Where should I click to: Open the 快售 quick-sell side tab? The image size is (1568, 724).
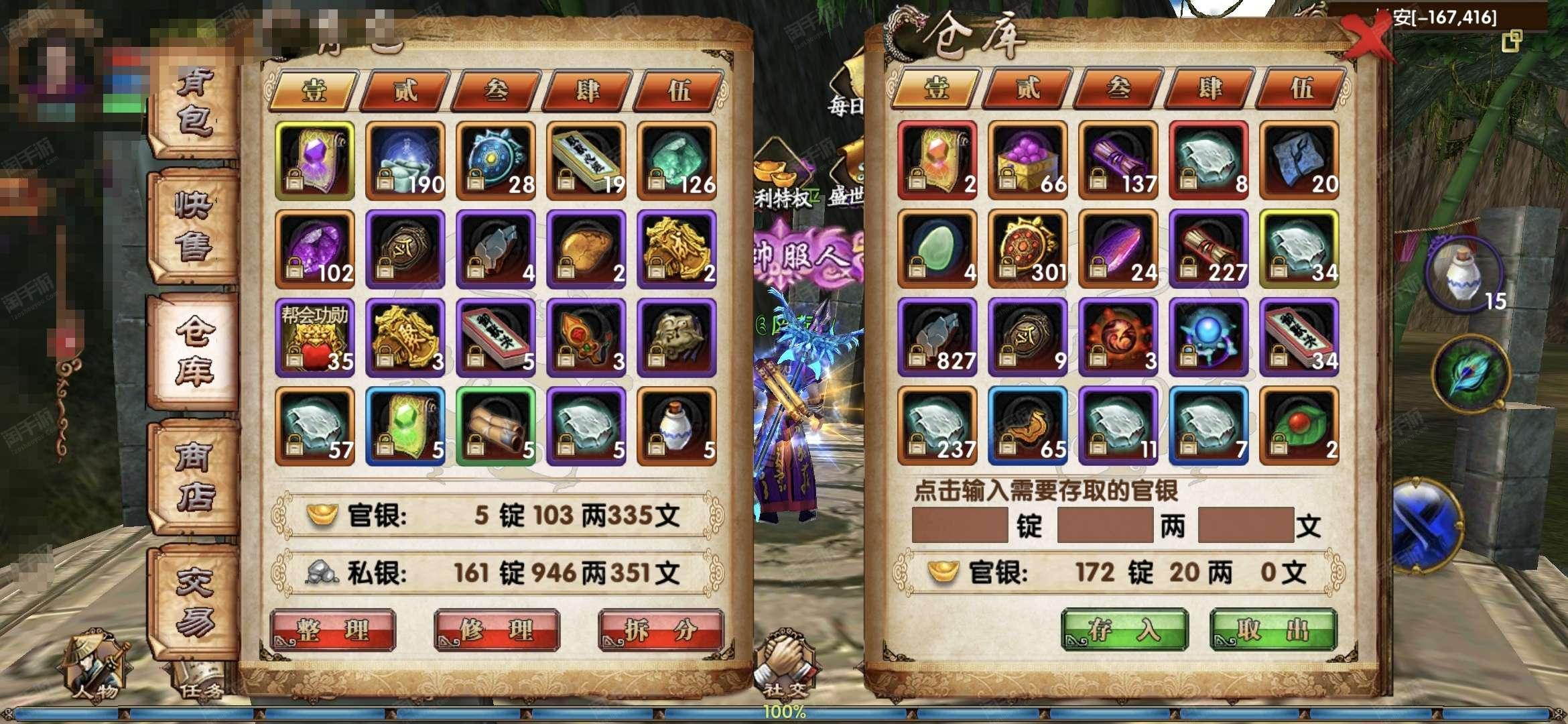[x=194, y=226]
